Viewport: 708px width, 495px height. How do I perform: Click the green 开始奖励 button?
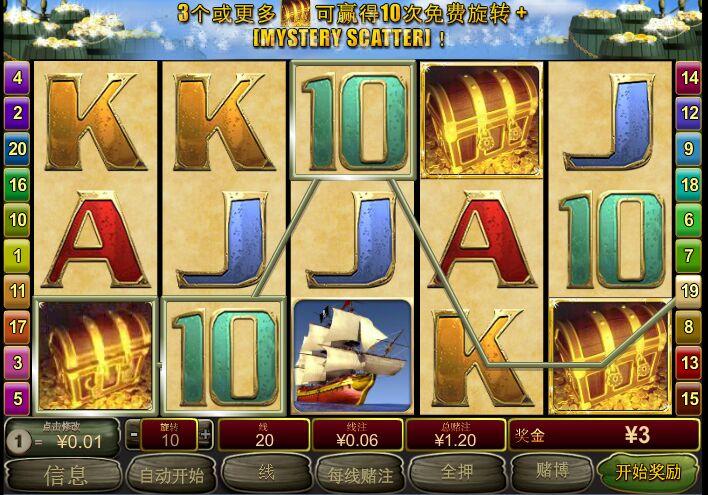pos(648,472)
